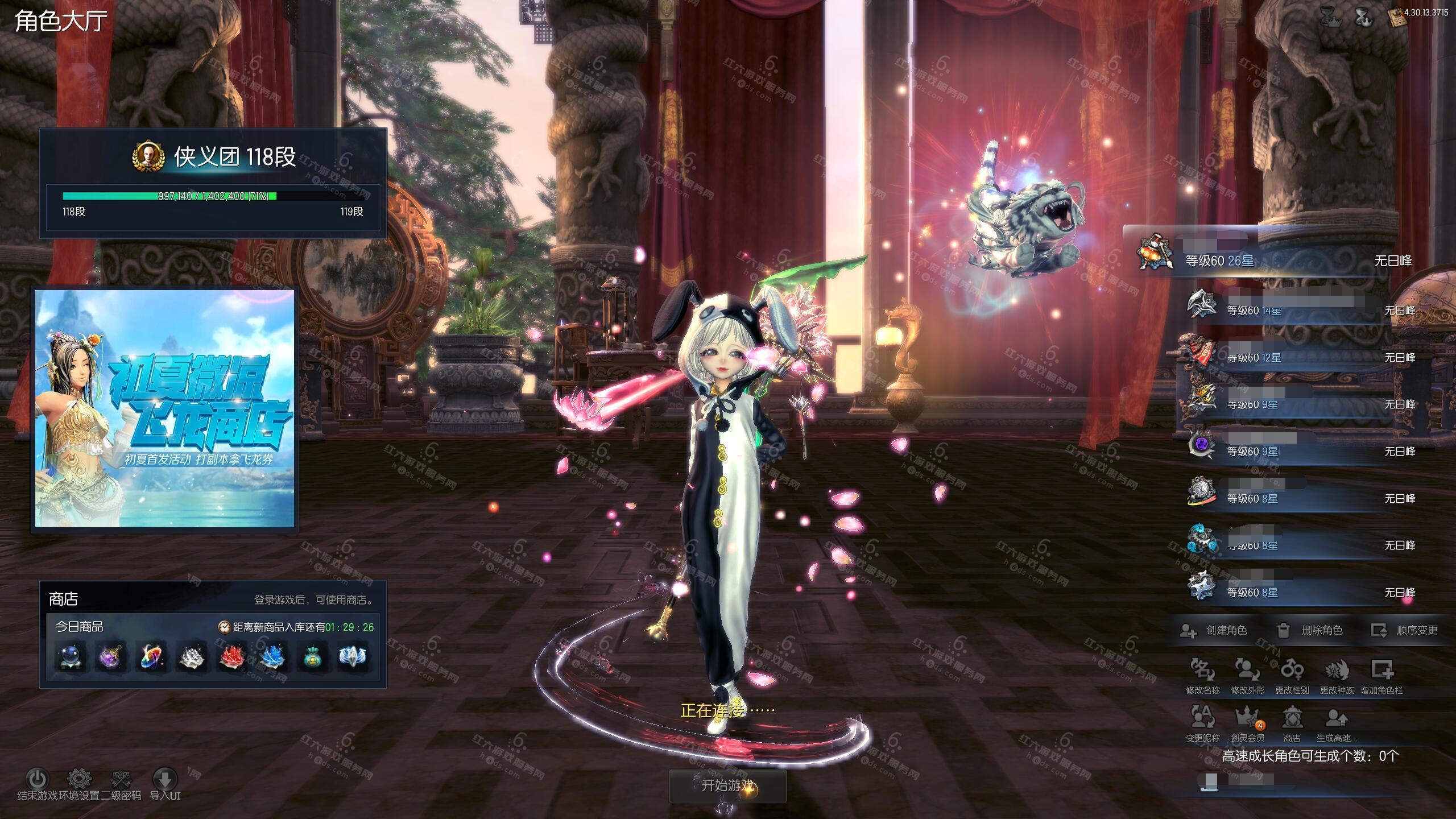
Task: Open the 初夏微凉 飞龙商店 event banner
Action: (165, 408)
